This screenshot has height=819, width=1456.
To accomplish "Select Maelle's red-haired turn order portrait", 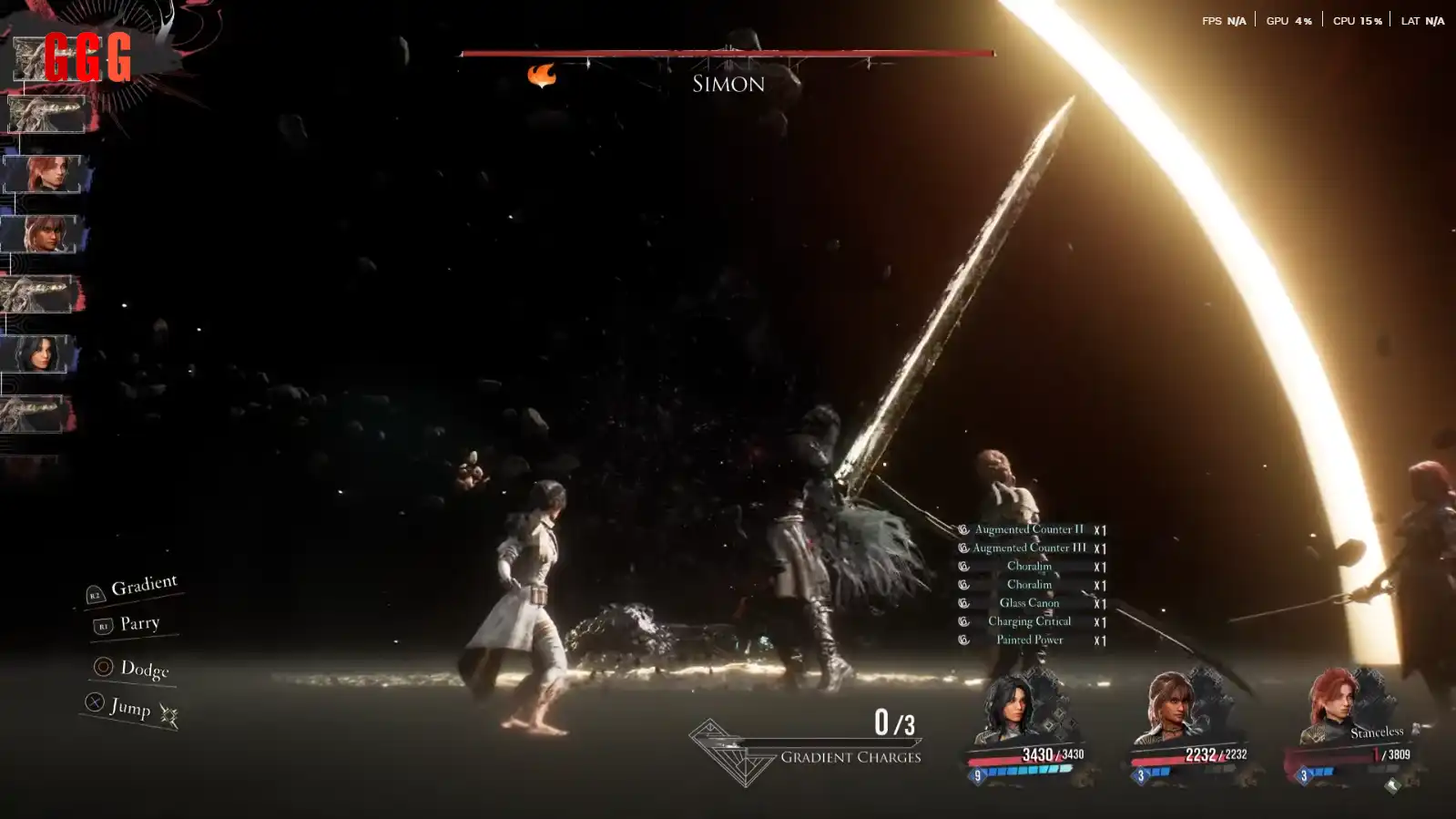I will (x=43, y=173).
